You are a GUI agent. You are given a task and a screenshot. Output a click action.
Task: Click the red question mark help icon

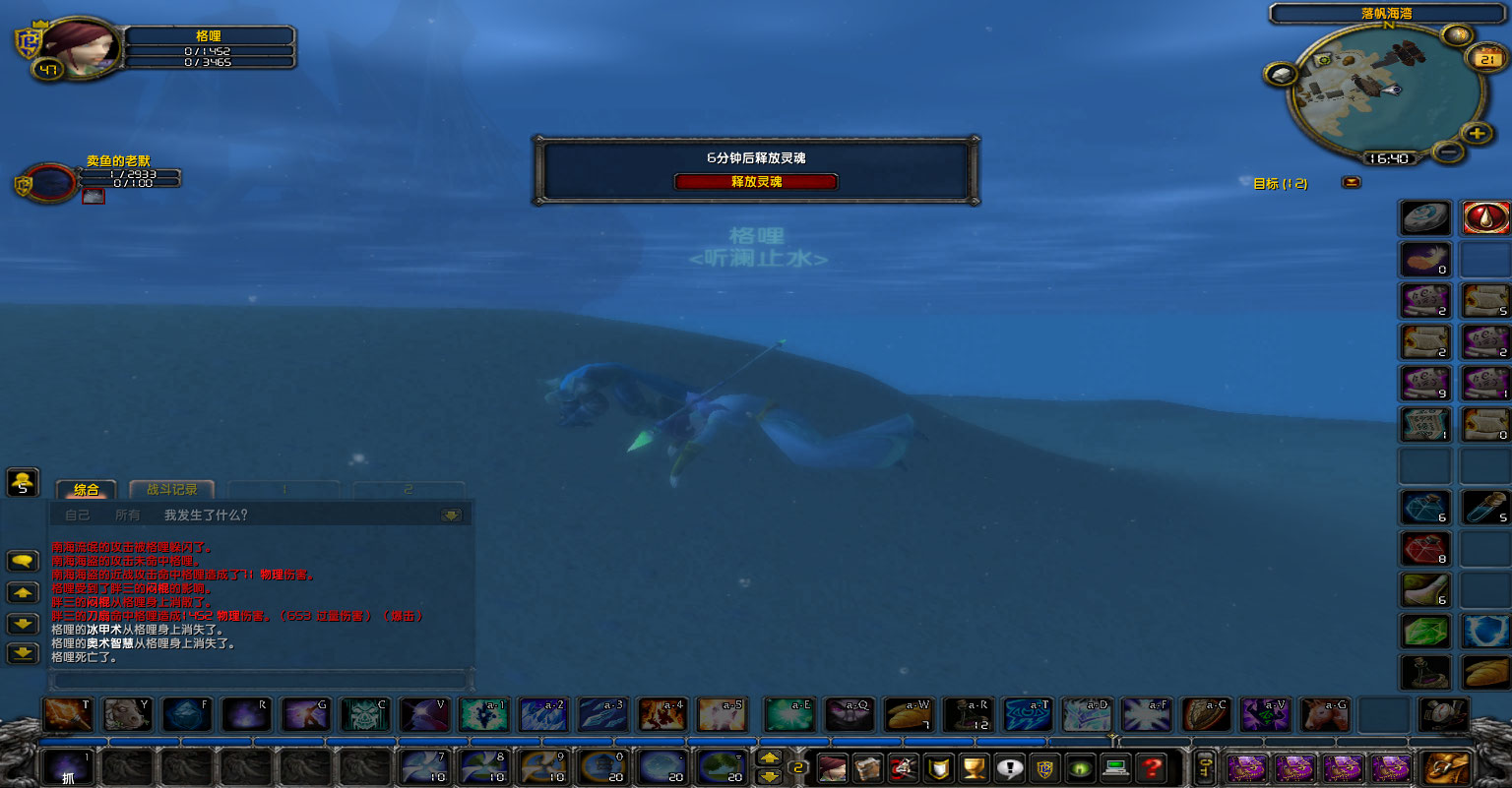pos(1152,769)
